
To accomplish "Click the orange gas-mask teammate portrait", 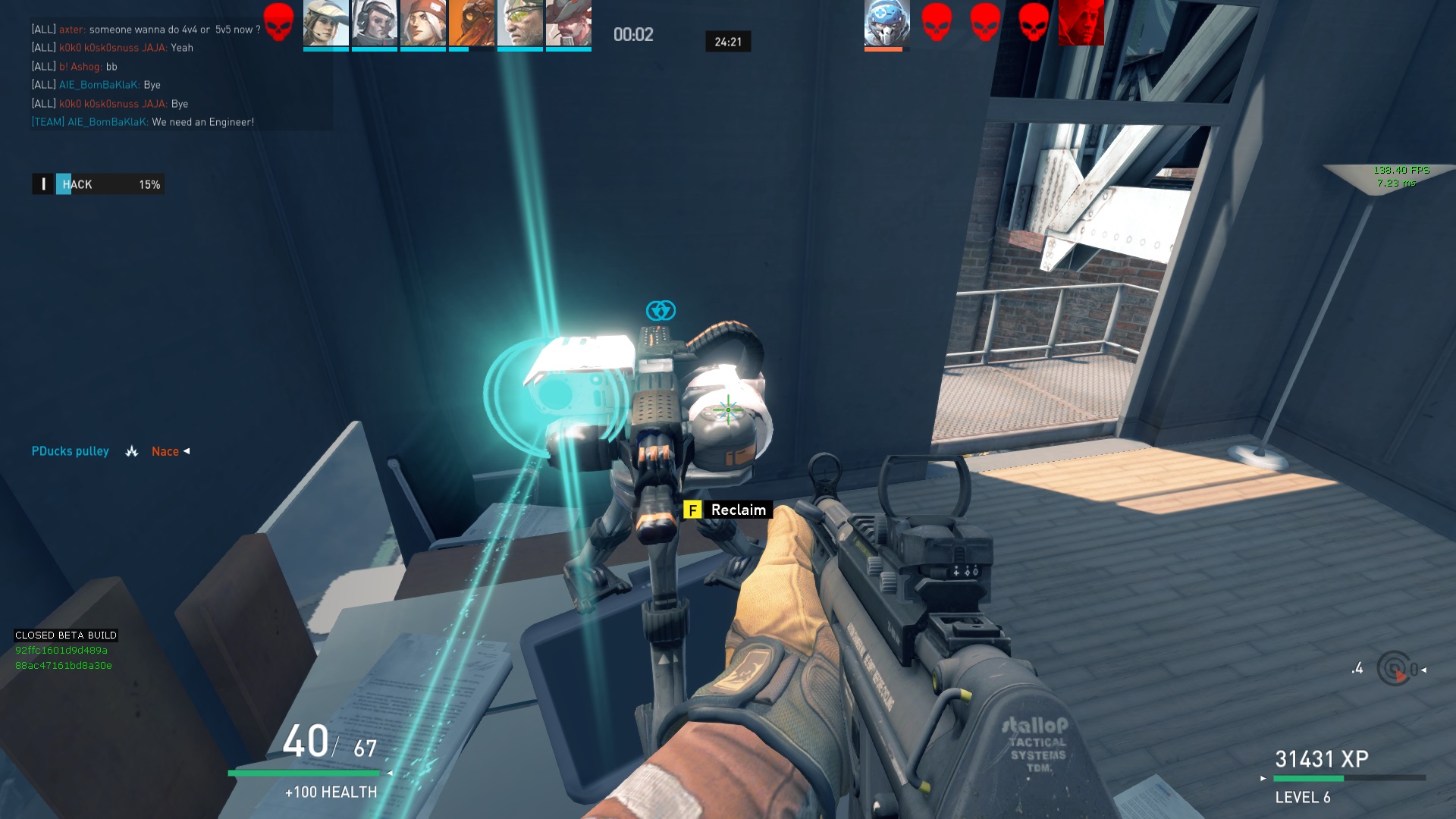I will [471, 24].
